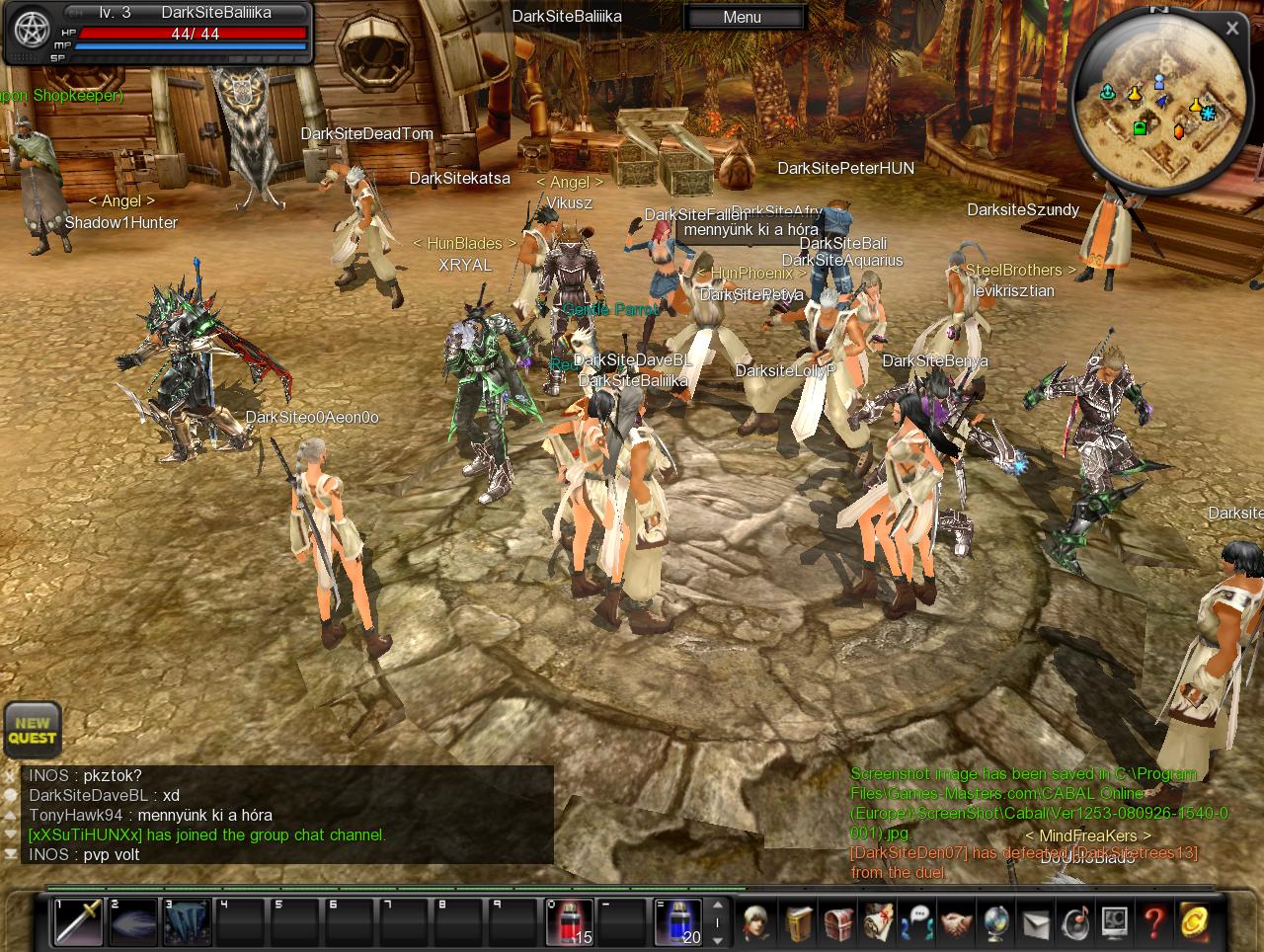Open the quest scroll icon

(x=878, y=922)
